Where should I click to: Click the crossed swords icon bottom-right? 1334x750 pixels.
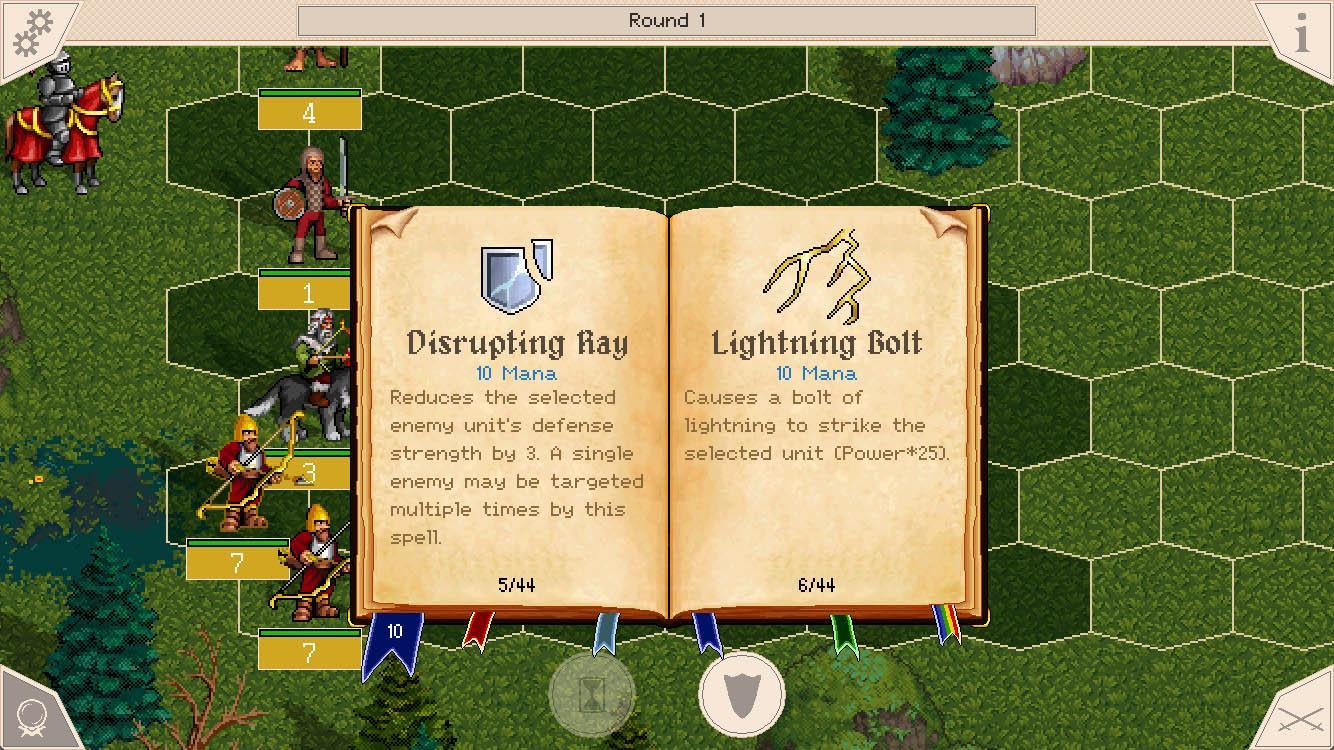(1298, 716)
